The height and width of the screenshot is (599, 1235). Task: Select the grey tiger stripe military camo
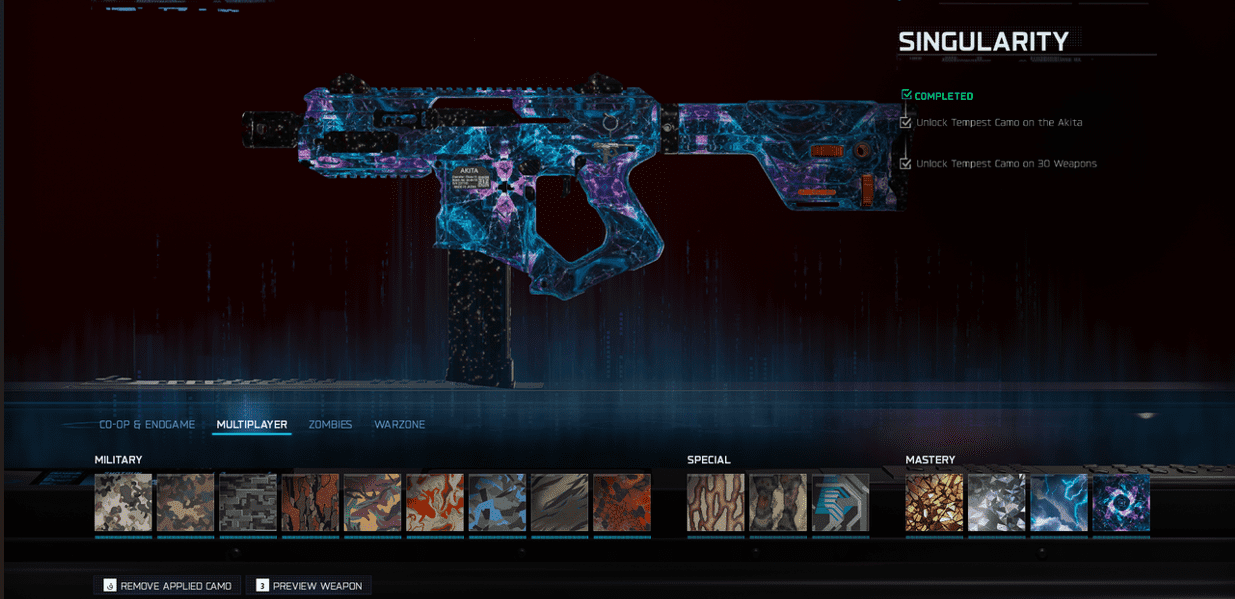(x=560, y=502)
